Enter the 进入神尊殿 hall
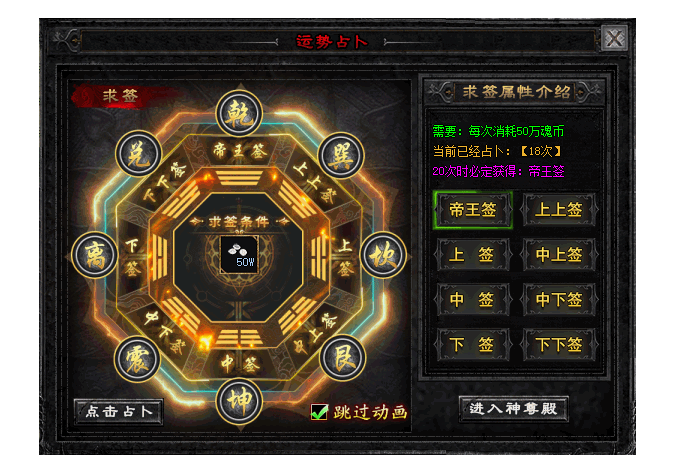Image resolution: width=676 pixels, height=474 pixels. point(512,408)
